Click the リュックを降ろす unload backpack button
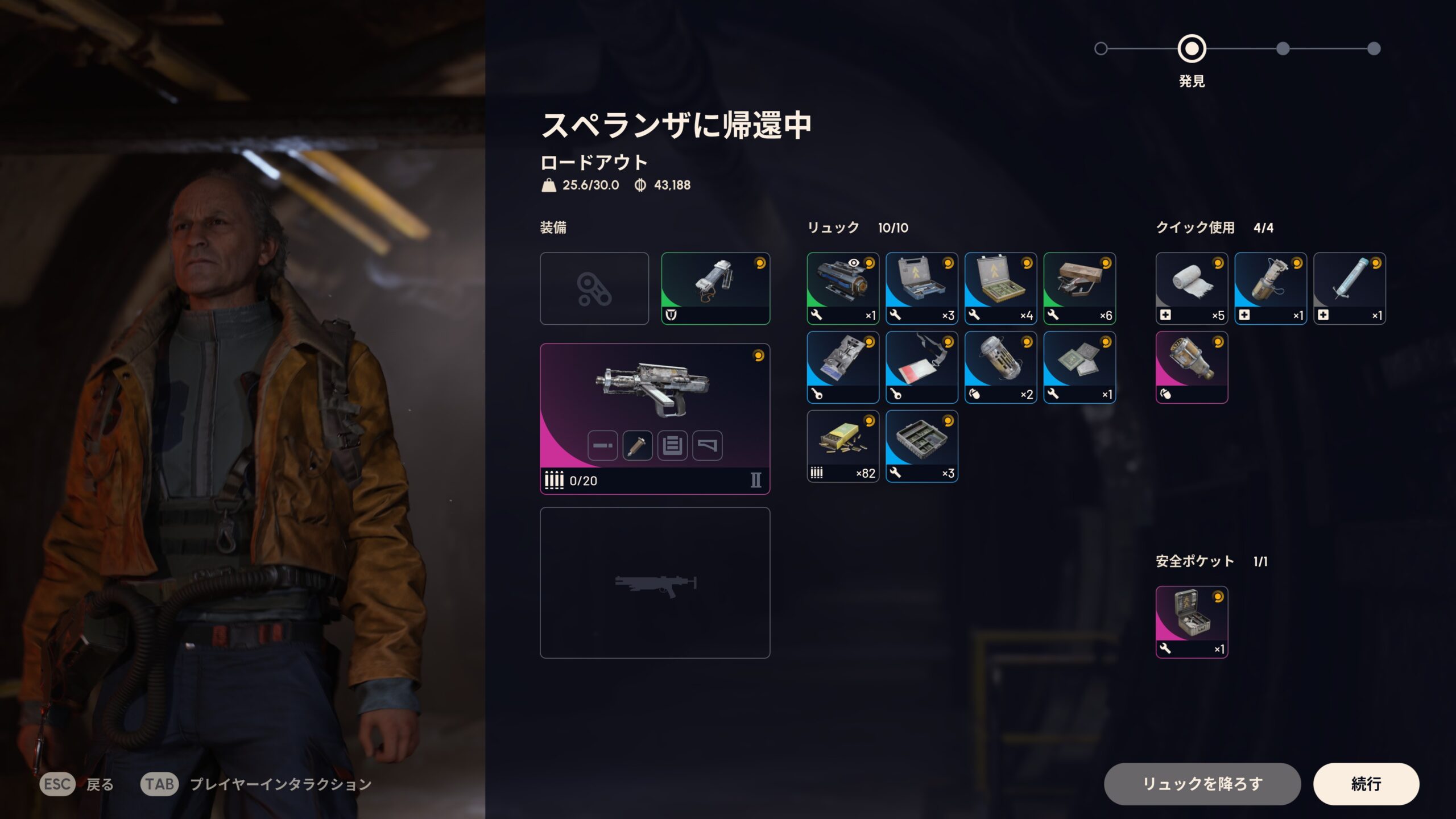Viewport: 1456px width, 819px height. pos(1202,784)
